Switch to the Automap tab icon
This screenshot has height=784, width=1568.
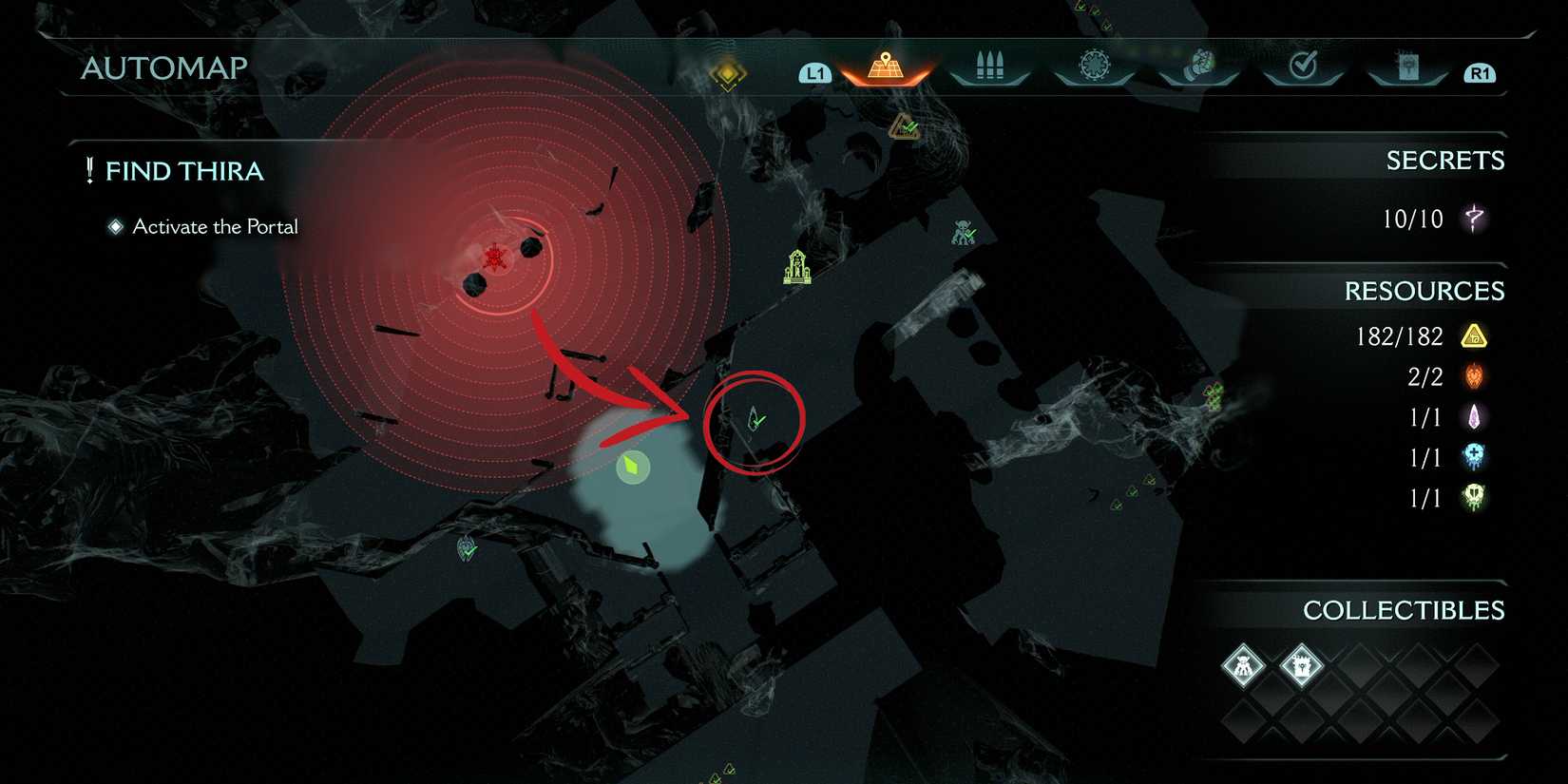tap(885, 67)
